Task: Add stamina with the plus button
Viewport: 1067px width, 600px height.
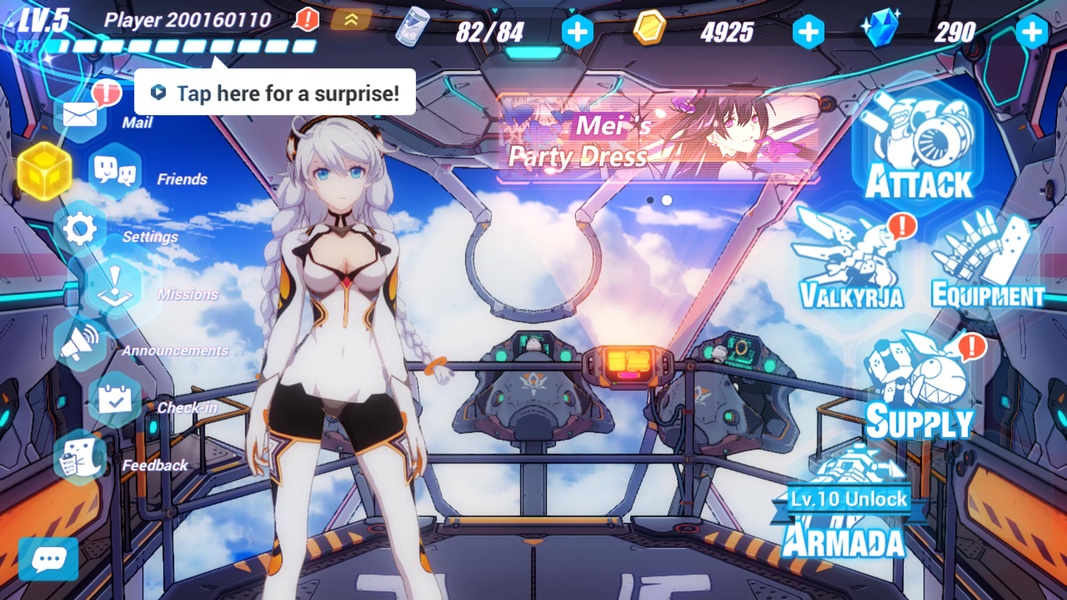Action: [577, 32]
